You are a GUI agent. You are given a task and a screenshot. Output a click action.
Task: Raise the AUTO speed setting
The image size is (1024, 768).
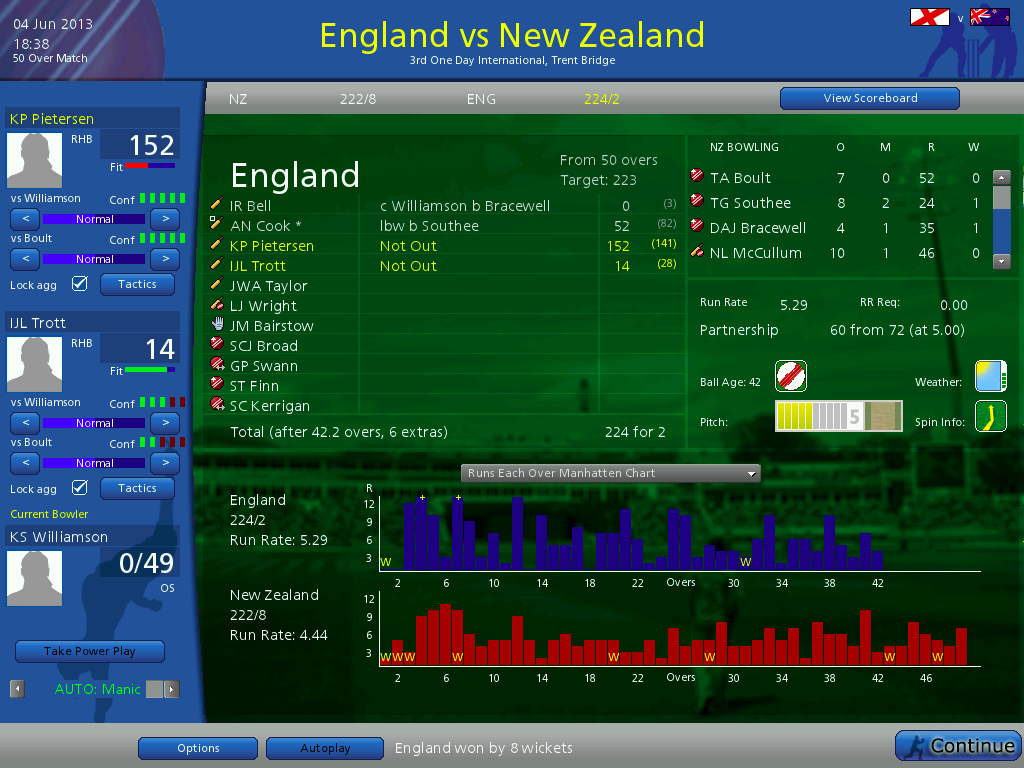pos(172,689)
